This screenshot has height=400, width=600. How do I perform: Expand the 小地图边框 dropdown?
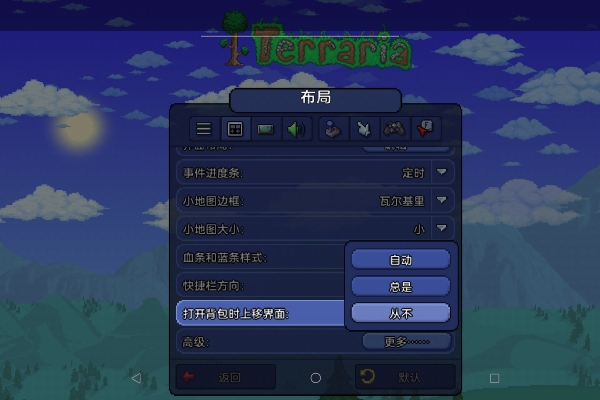(x=443, y=201)
